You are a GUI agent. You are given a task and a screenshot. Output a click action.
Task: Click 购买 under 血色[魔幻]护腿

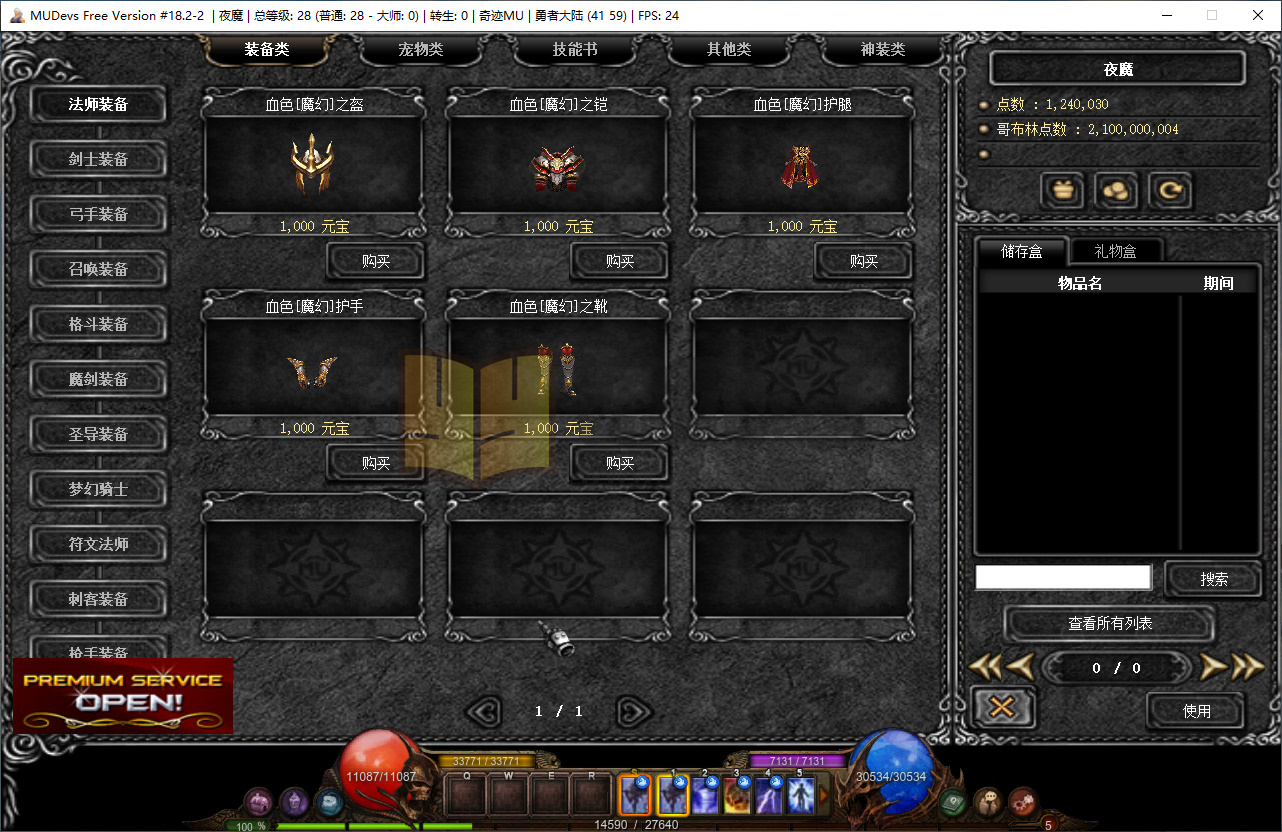coord(864,261)
